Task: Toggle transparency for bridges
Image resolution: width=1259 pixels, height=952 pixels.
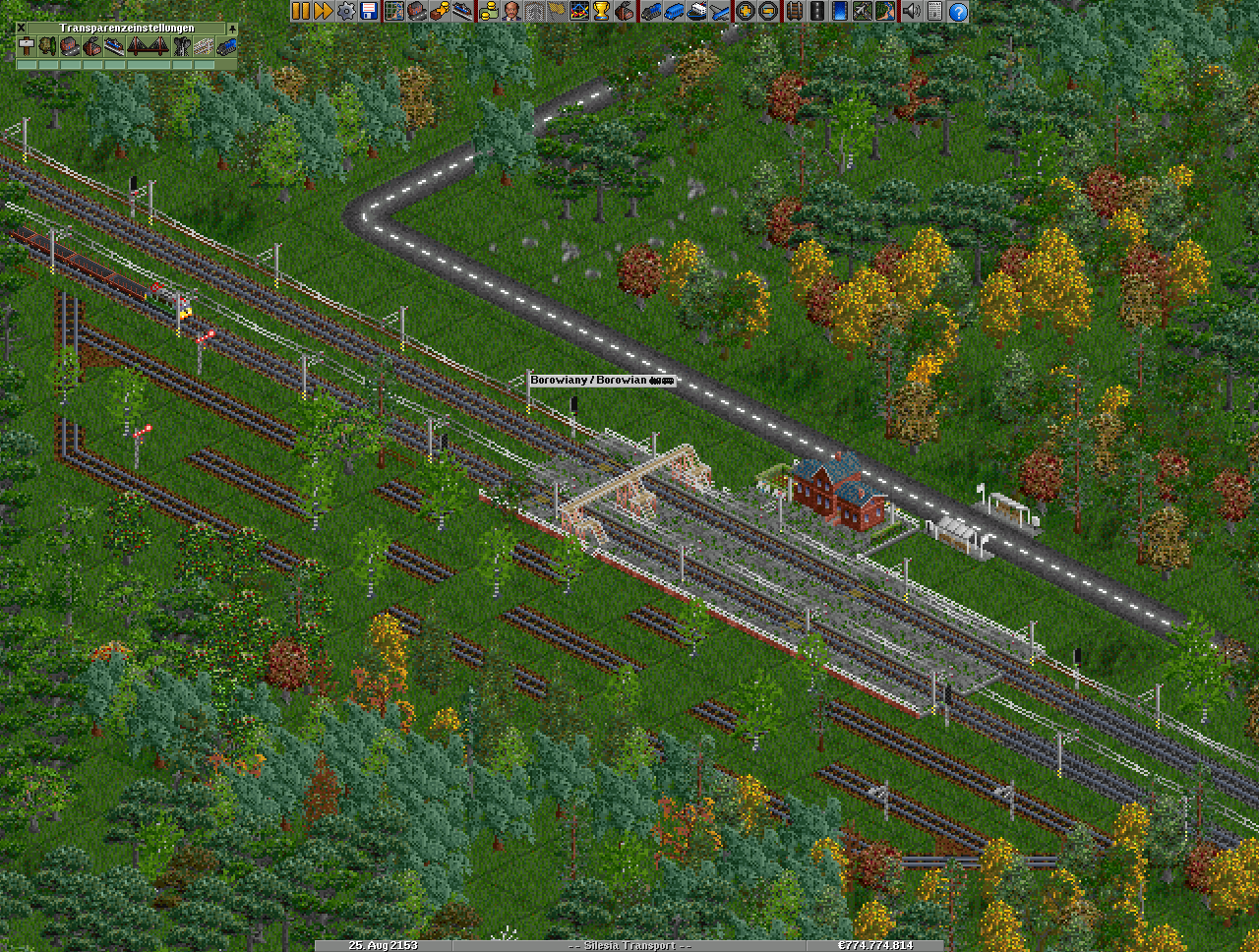Action: [148, 46]
